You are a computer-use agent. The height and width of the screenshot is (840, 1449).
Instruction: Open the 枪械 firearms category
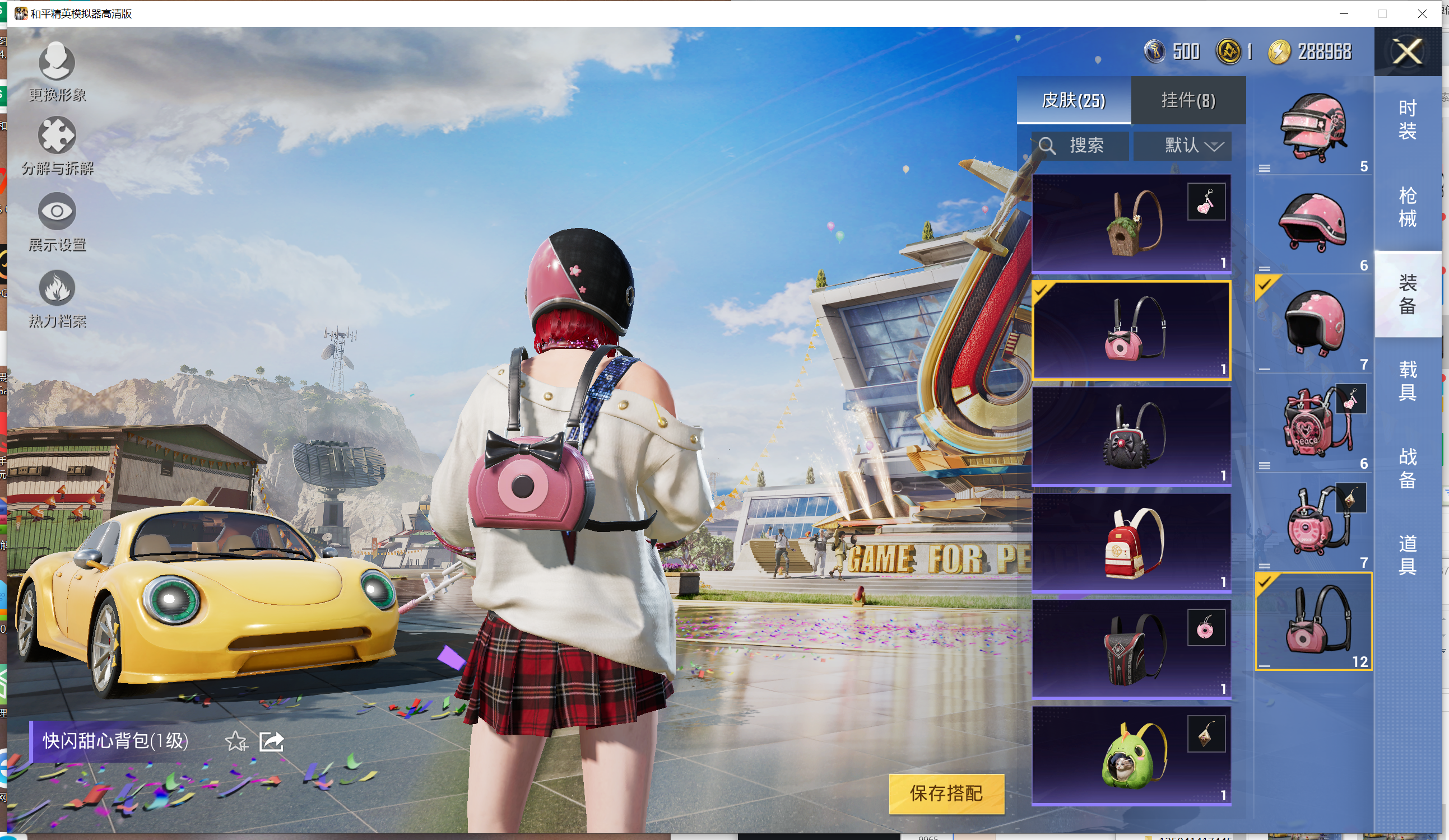click(x=1407, y=207)
